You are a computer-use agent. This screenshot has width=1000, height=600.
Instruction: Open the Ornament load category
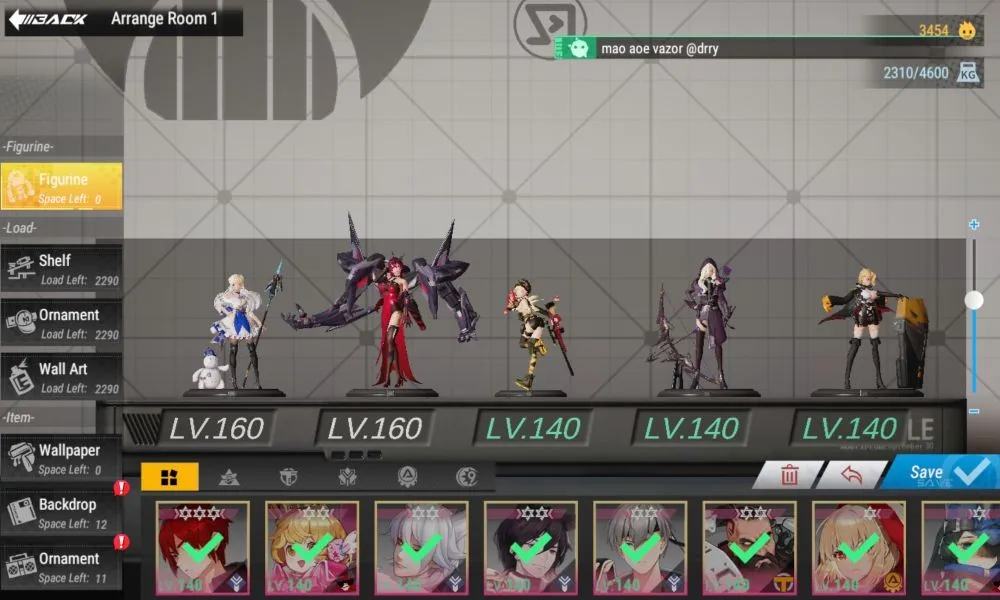point(62,322)
